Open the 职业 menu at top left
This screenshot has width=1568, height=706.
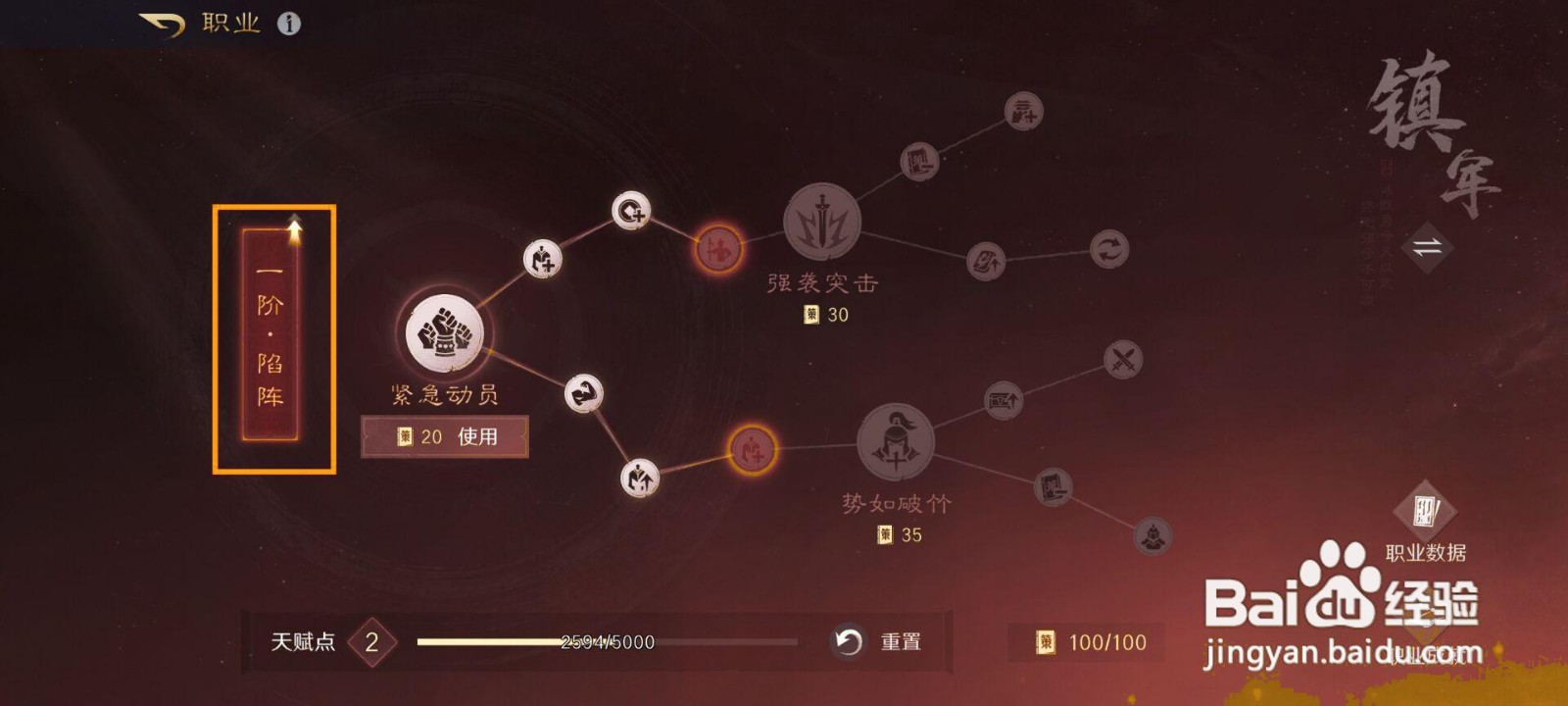[x=229, y=22]
